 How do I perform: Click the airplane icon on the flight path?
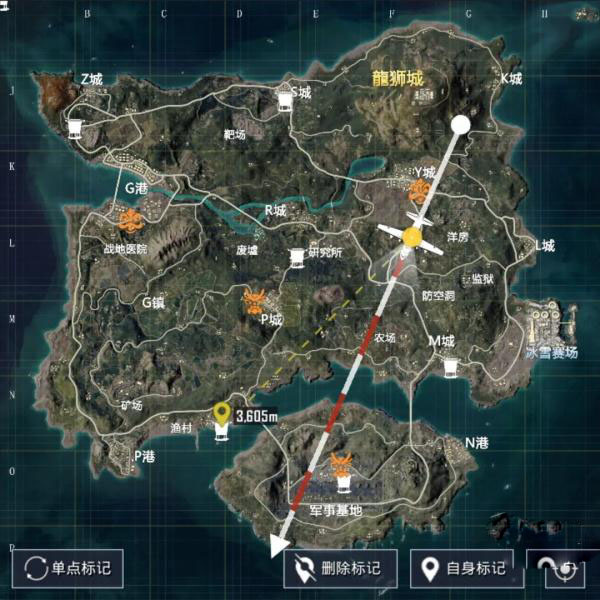(411, 237)
